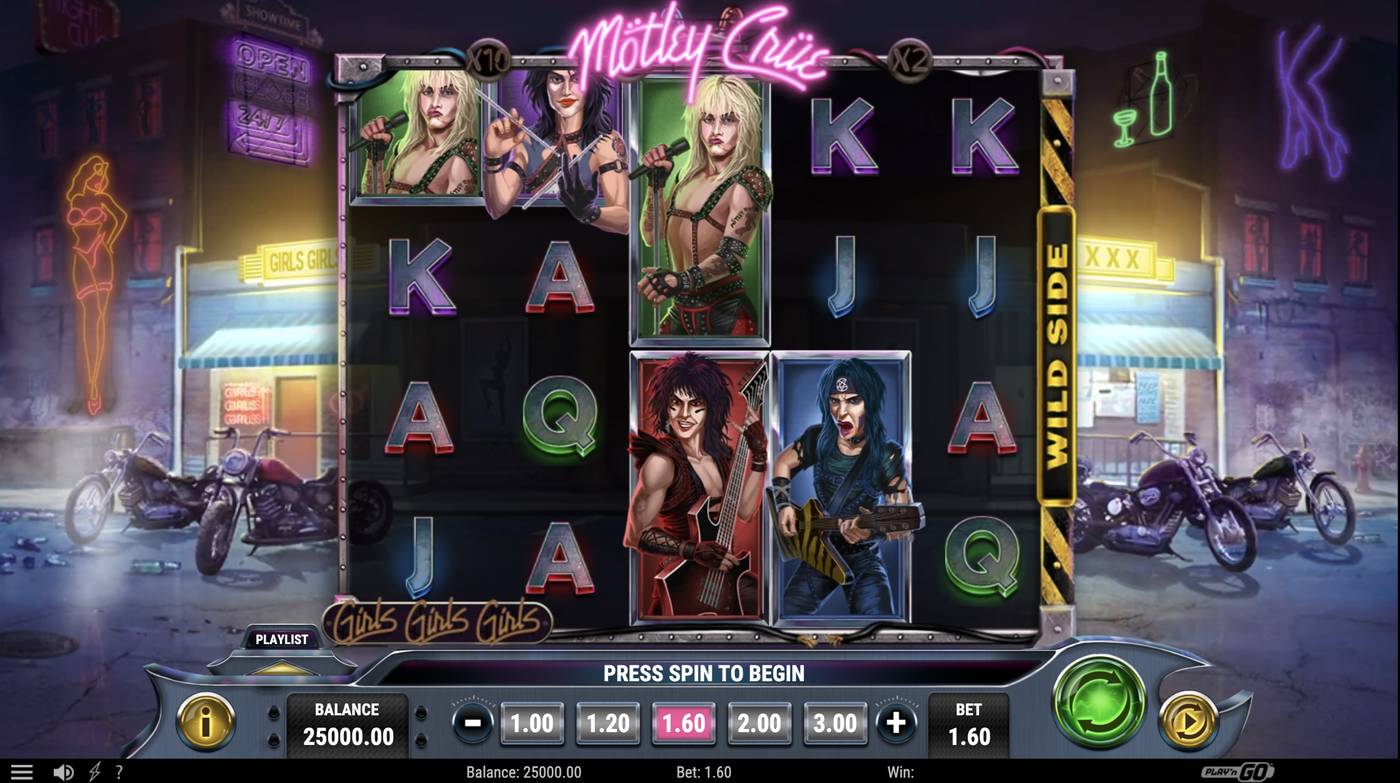Click the PRESS SPIN TO BEGIN banner
Viewport: 1400px width, 783px height.
click(x=705, y=673)
